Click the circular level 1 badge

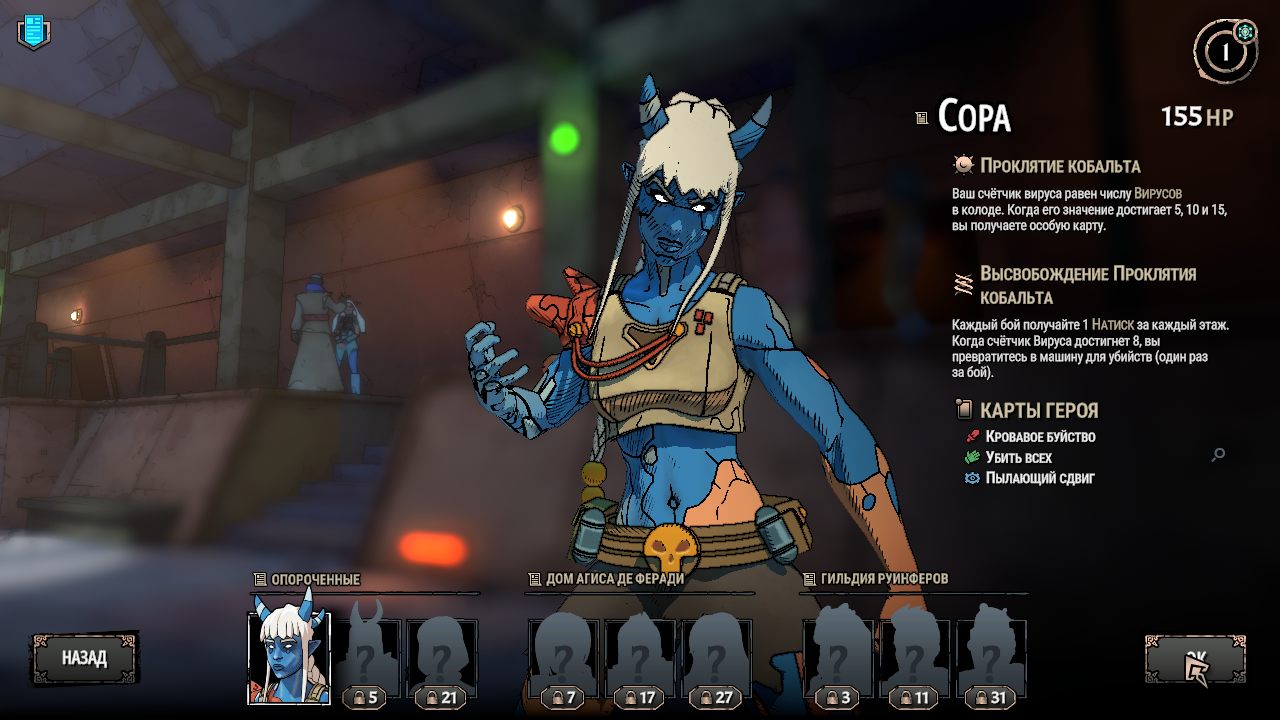(1224, 50)
